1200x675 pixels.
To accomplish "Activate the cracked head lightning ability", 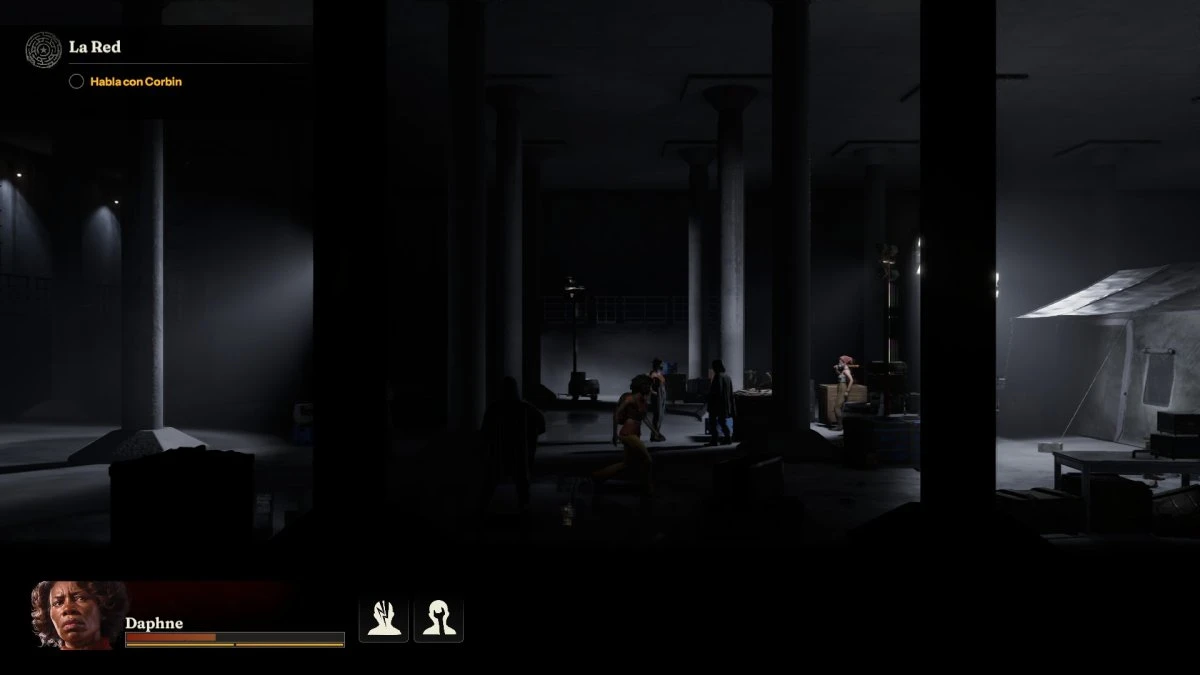I will pos(384,619).
